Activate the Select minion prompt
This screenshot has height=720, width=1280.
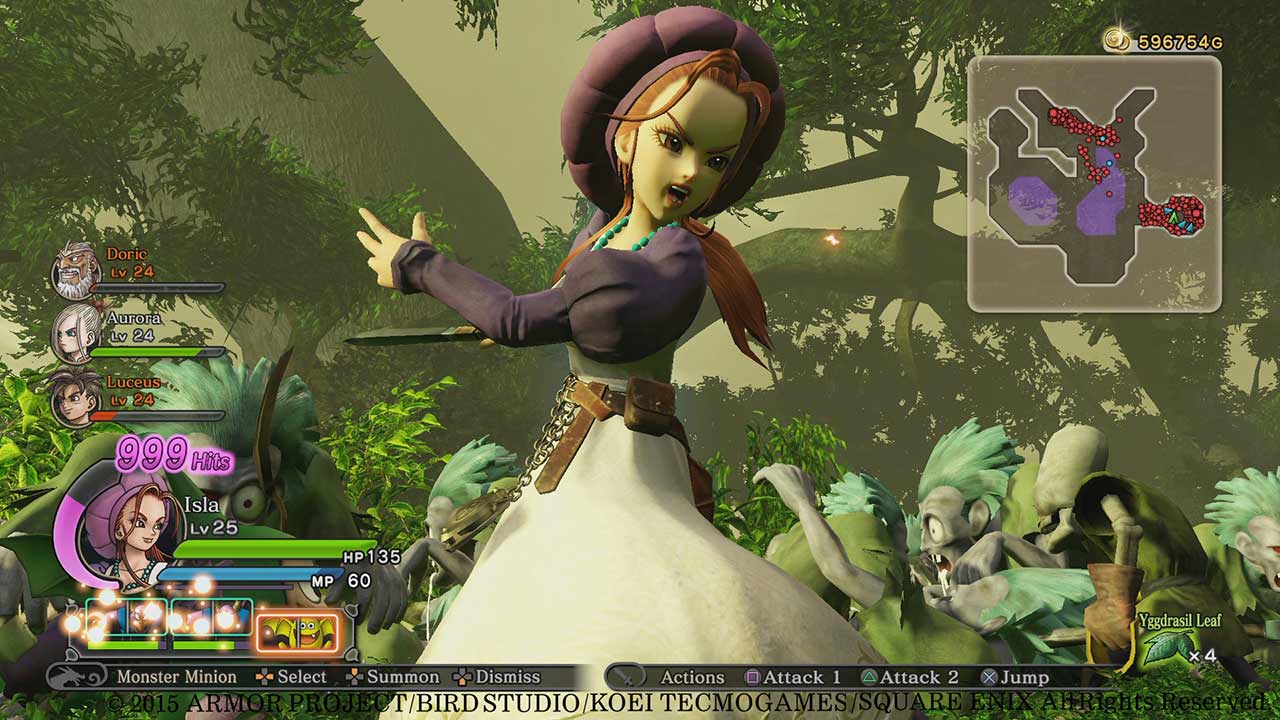click(x=300, y=676)
